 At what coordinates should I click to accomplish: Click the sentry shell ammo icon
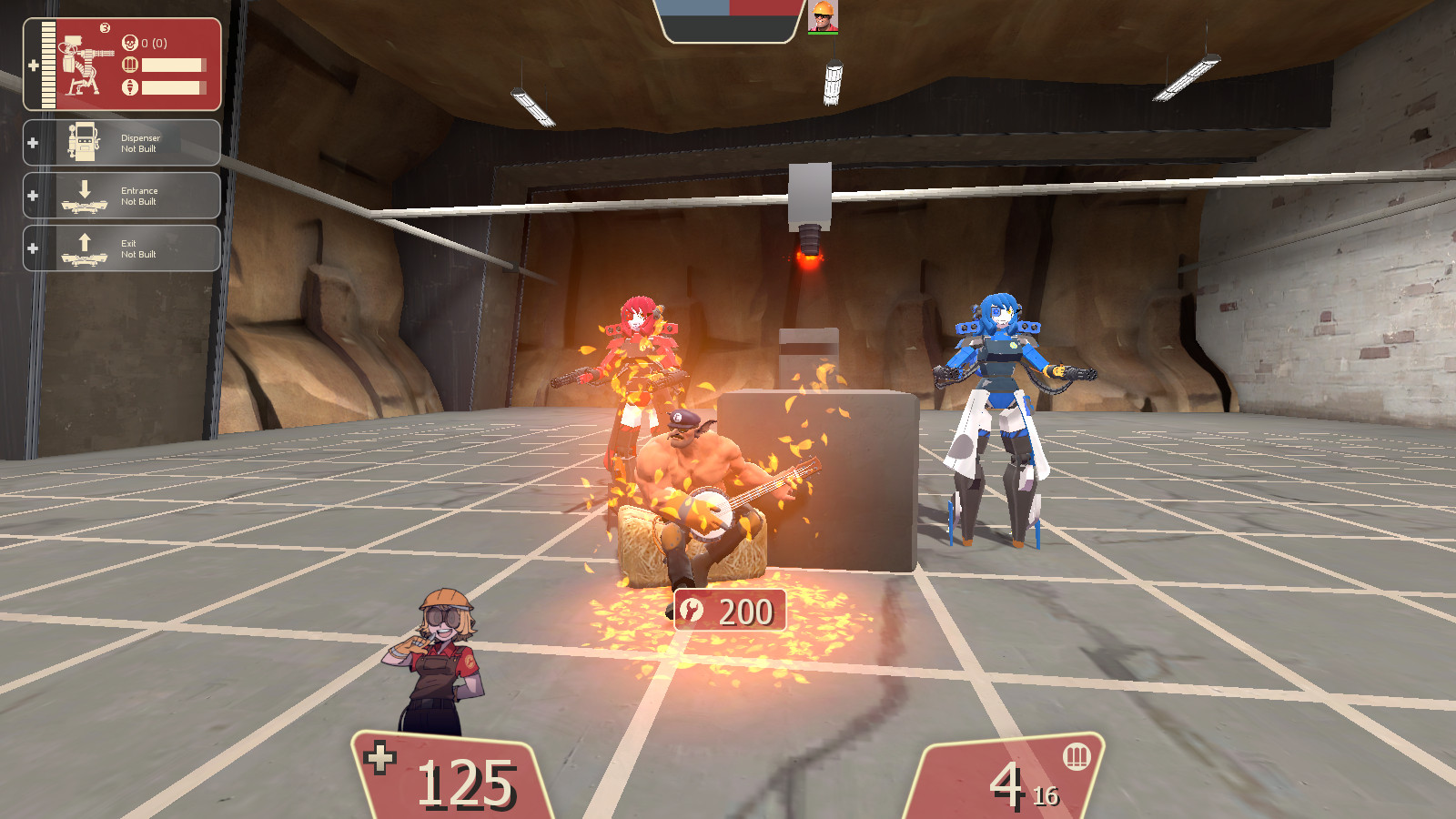[x=129, y=66]
